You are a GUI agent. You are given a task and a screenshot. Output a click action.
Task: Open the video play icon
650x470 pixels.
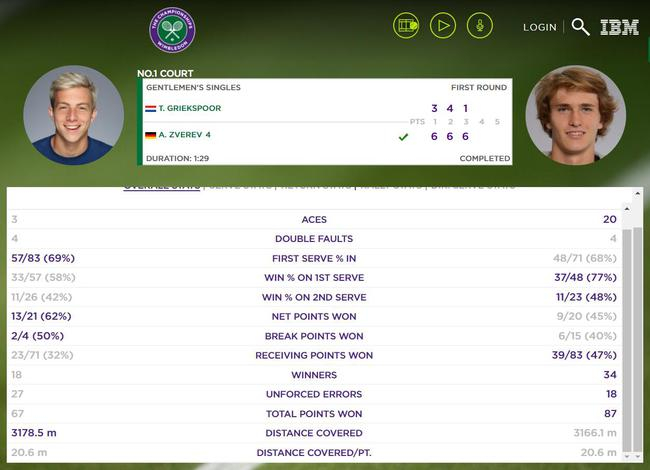click(443, 26)
